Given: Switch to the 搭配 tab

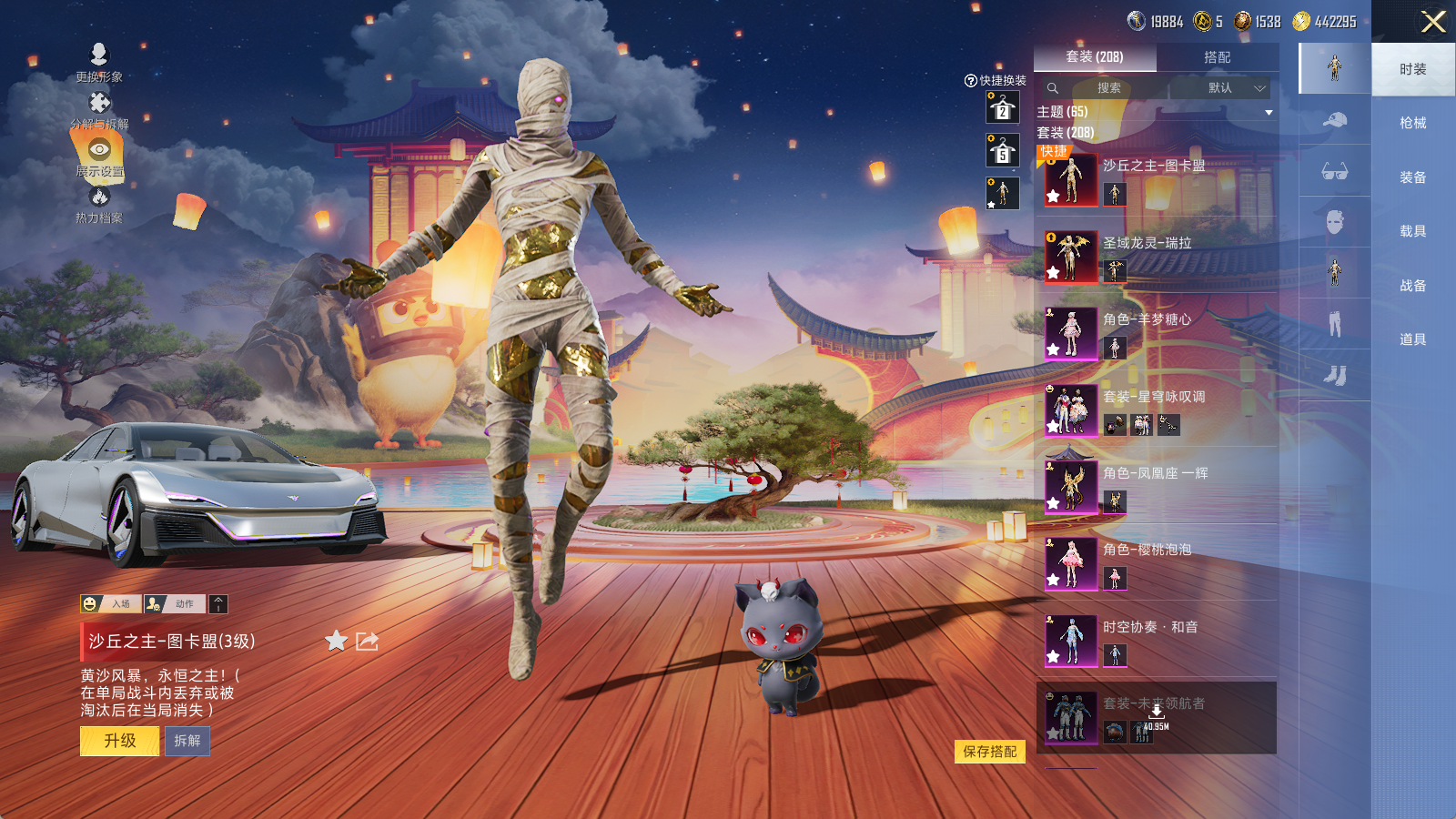Looking at the screenshot, I should (x=1217, y=57).
